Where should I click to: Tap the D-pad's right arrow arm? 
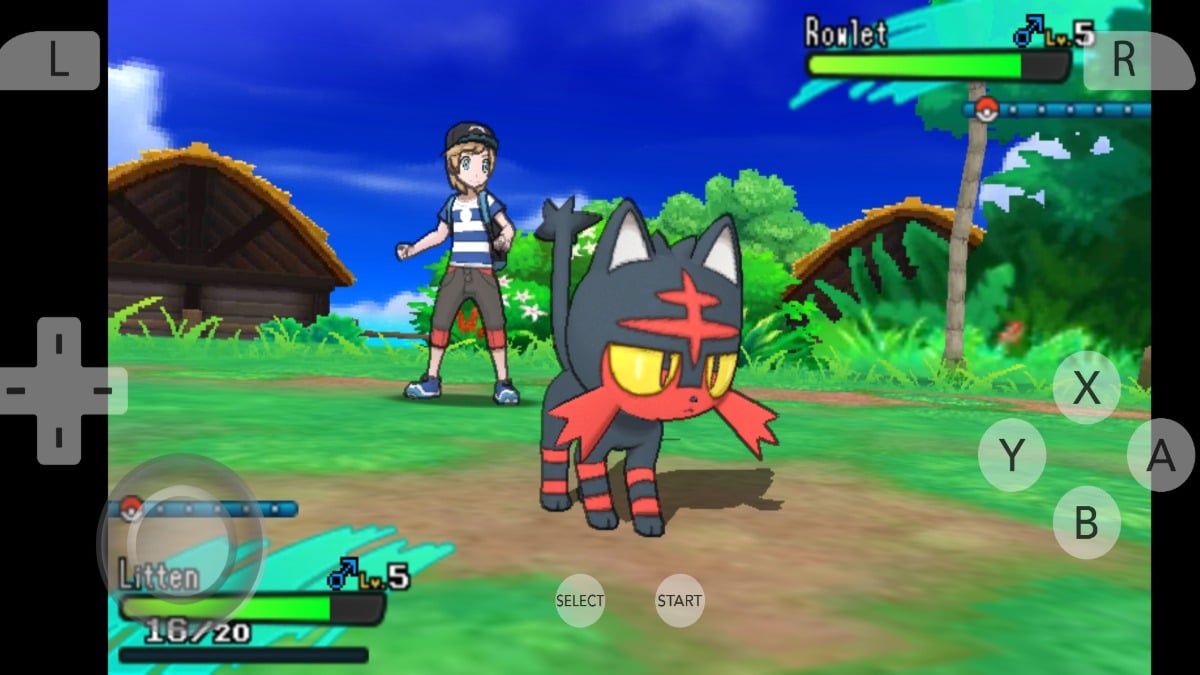(104, 391)
